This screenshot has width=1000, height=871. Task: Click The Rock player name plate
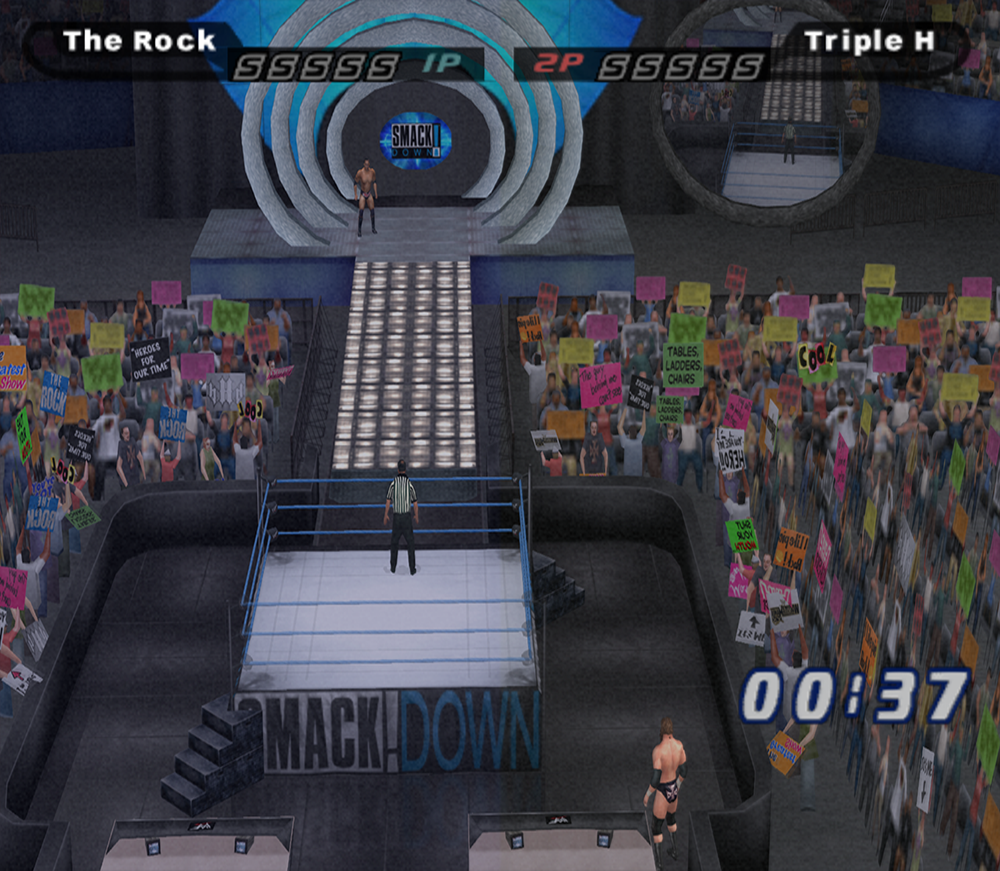point(138,41)
